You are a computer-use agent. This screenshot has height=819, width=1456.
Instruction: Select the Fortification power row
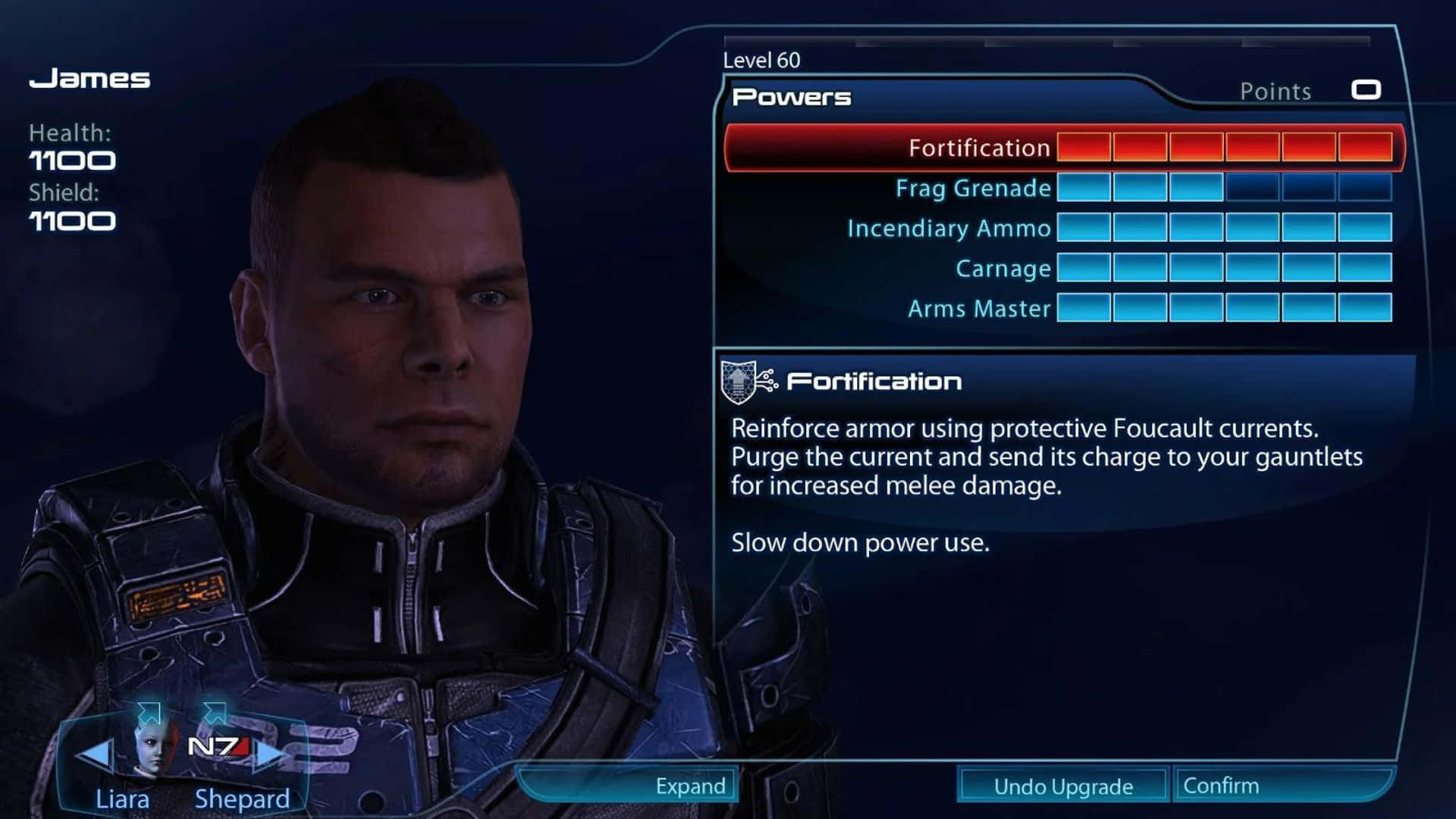click(x=978, y=148)
